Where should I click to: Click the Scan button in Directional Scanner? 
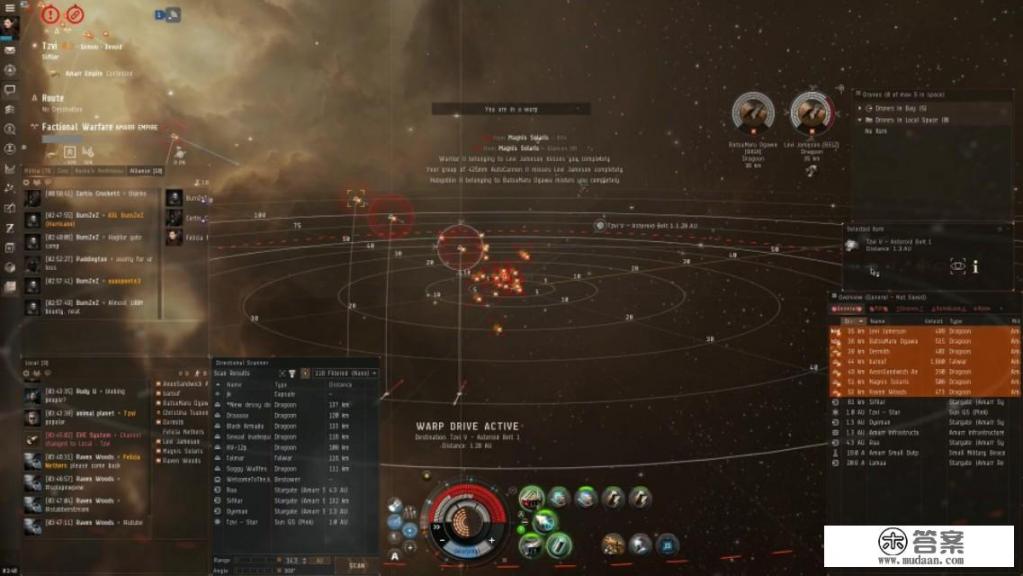(357, 565)
